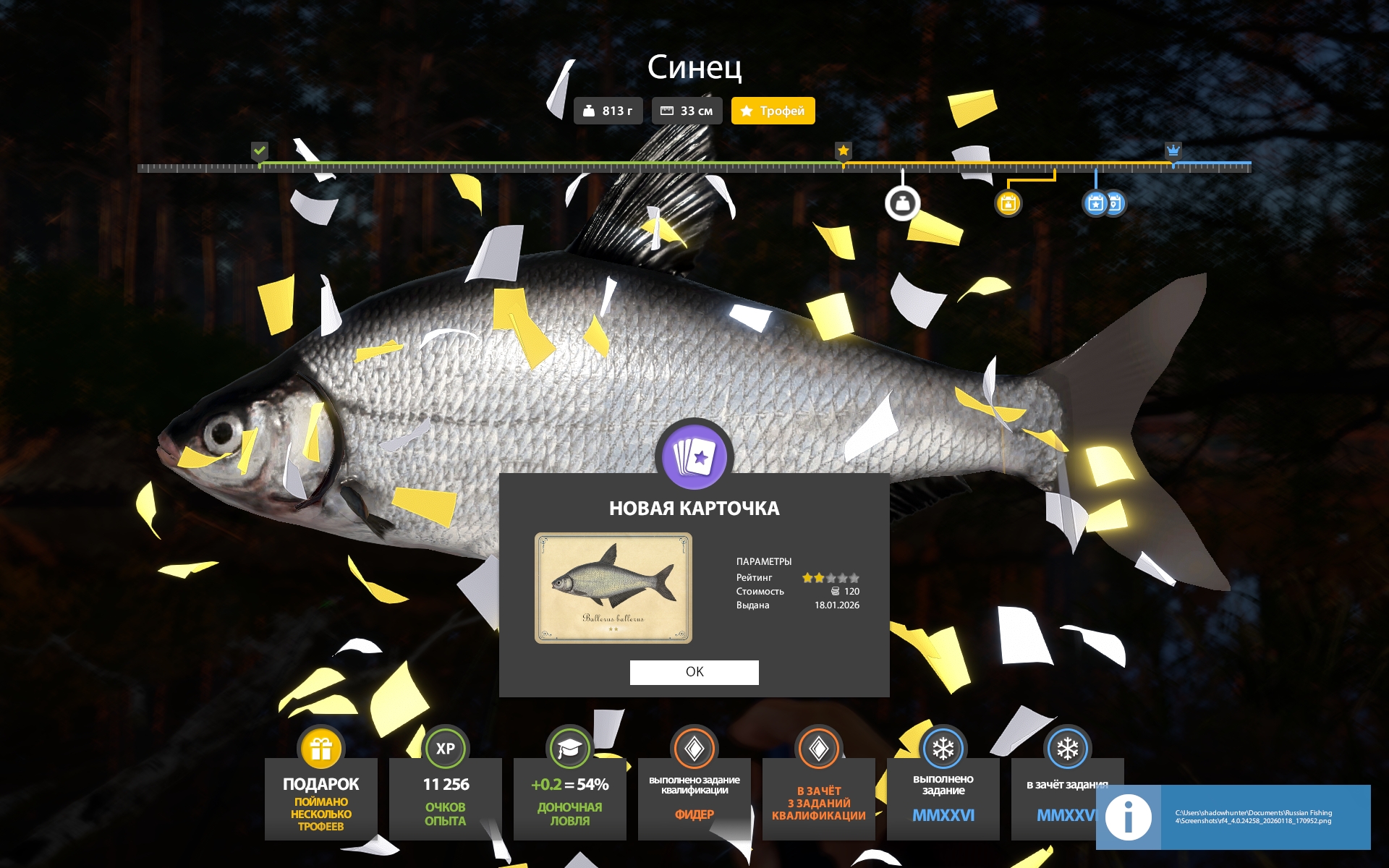Open the three qualification tasks credit tile
Viewport: 1389px width, 868px height.
click(x=818, y=796)
